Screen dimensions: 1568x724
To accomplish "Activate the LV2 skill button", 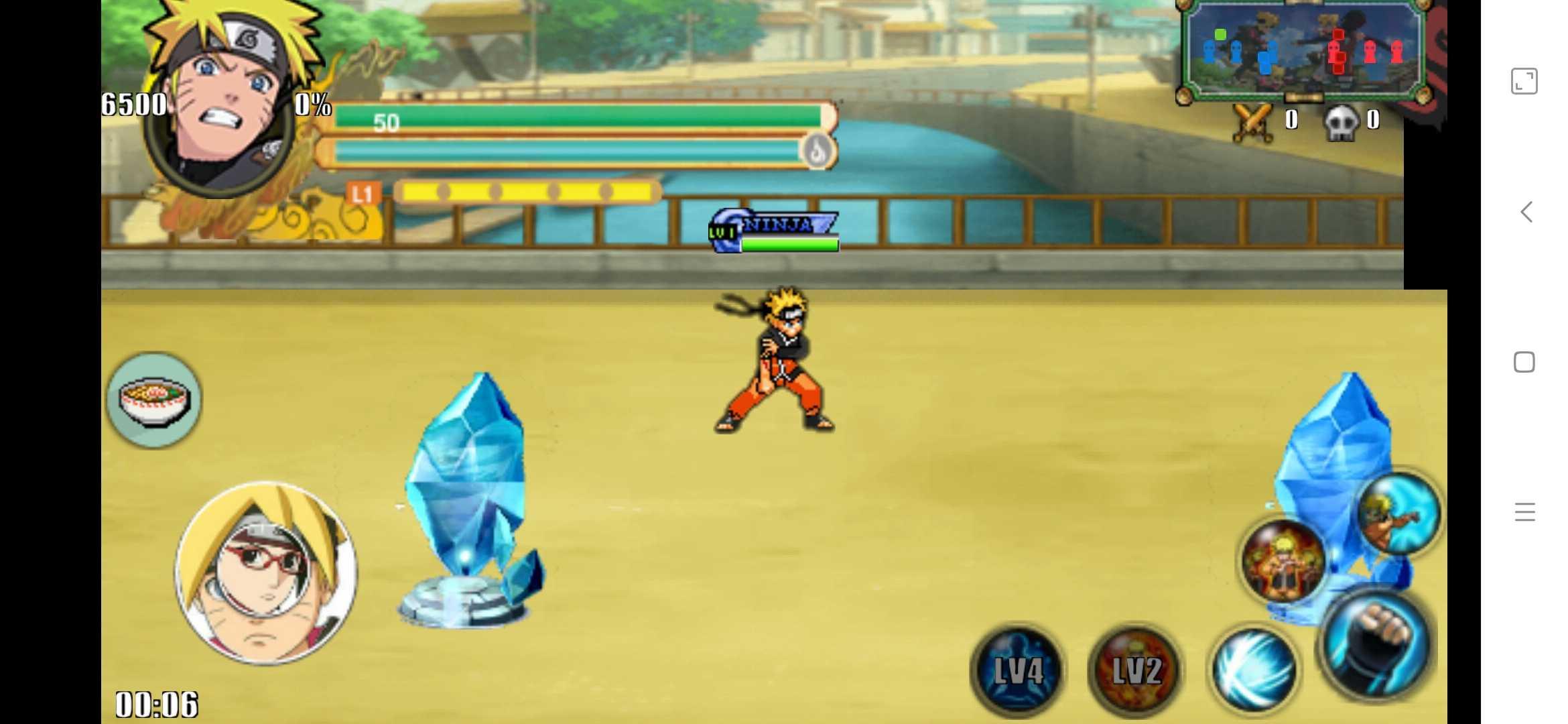I will [x=1135, y=671].
